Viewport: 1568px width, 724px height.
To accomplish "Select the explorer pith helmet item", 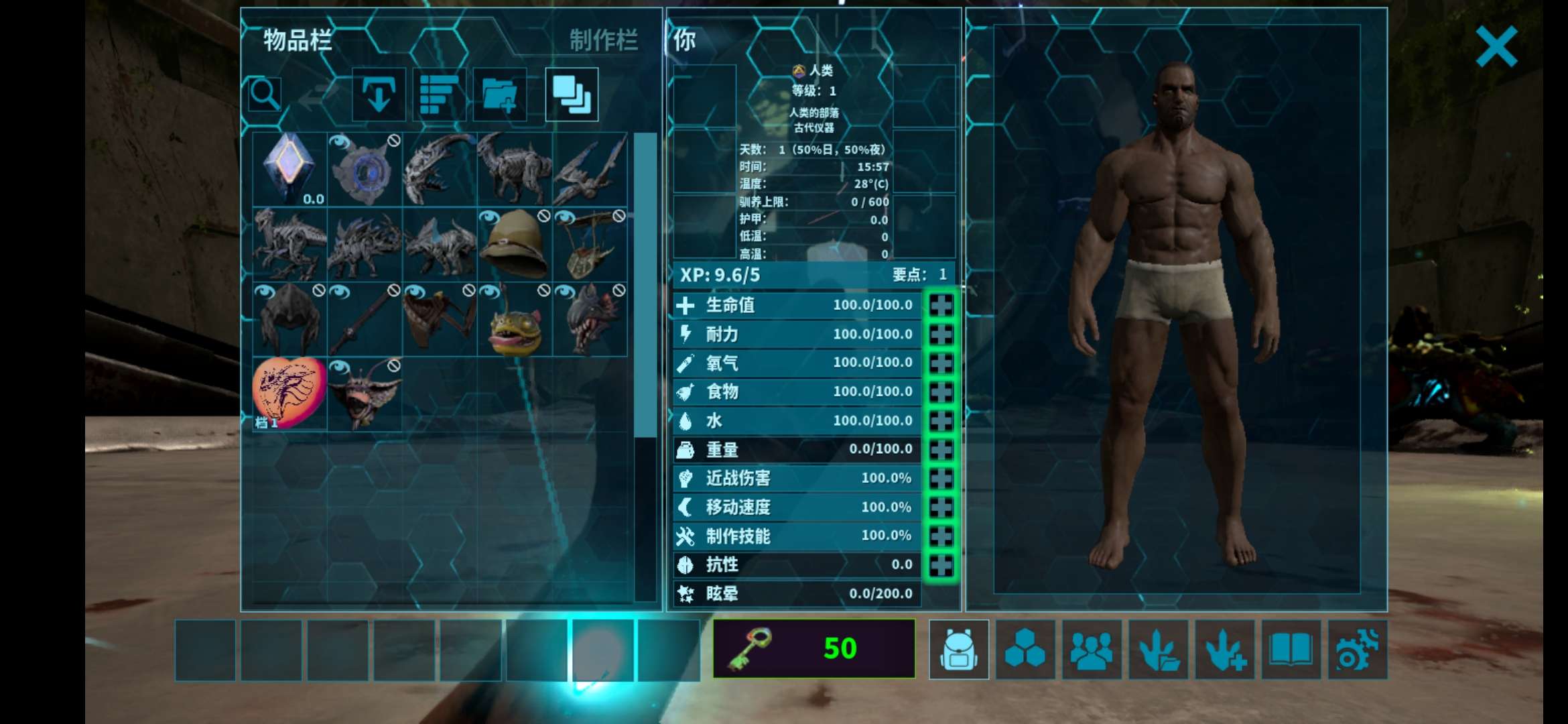I will (x=515, y=244).
